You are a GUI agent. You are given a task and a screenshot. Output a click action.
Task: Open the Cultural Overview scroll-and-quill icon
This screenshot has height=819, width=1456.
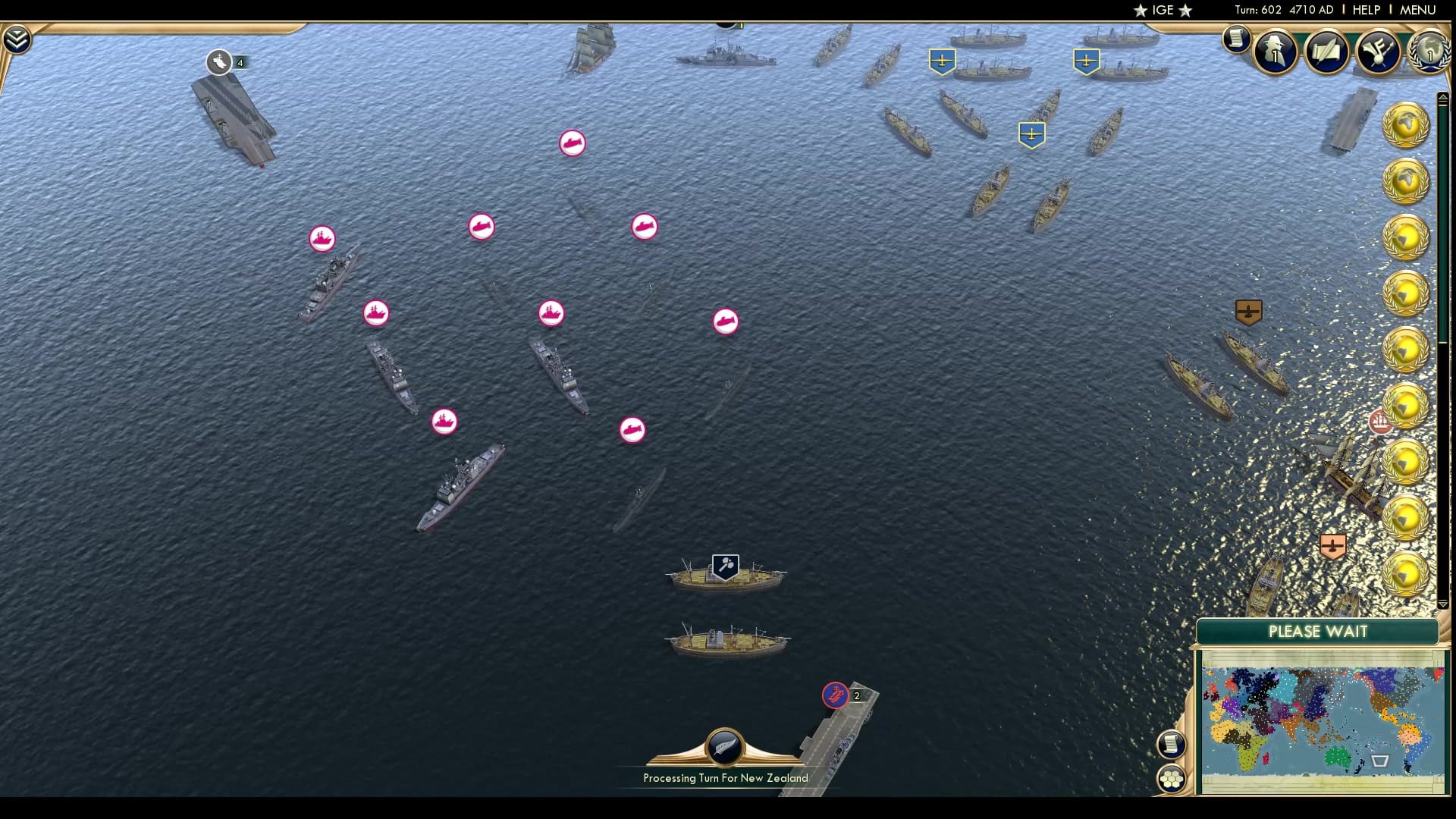(x=1326, y=52)
